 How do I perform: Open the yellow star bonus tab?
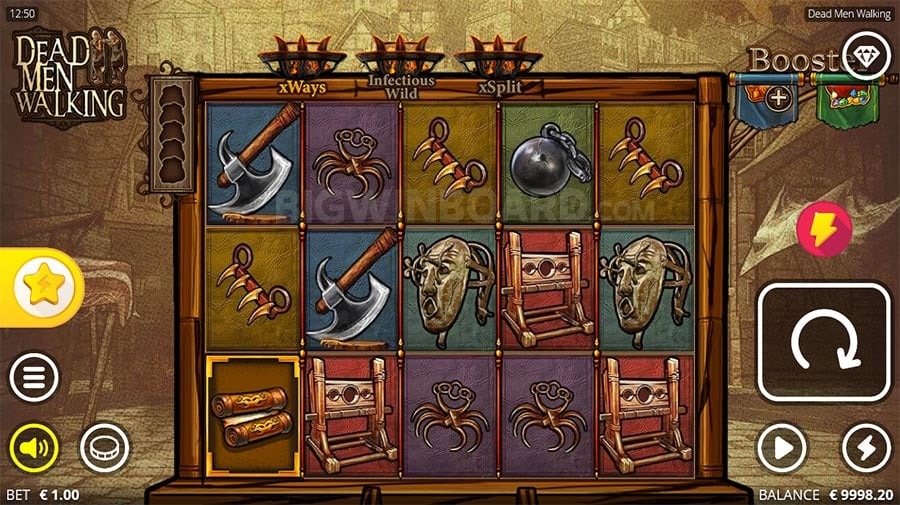point(41,288)
